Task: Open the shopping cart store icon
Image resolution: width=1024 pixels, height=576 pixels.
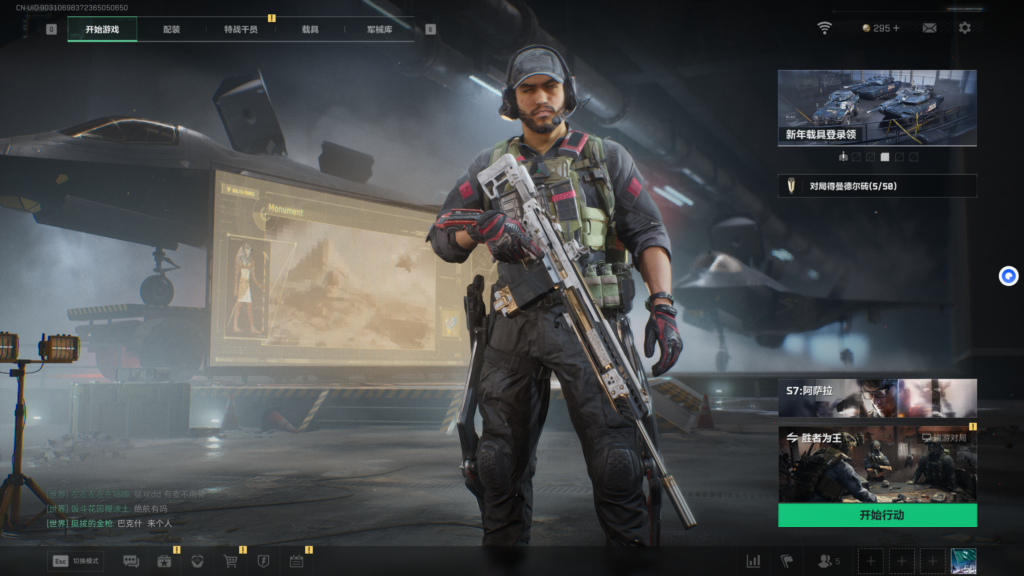Action: 231,561
